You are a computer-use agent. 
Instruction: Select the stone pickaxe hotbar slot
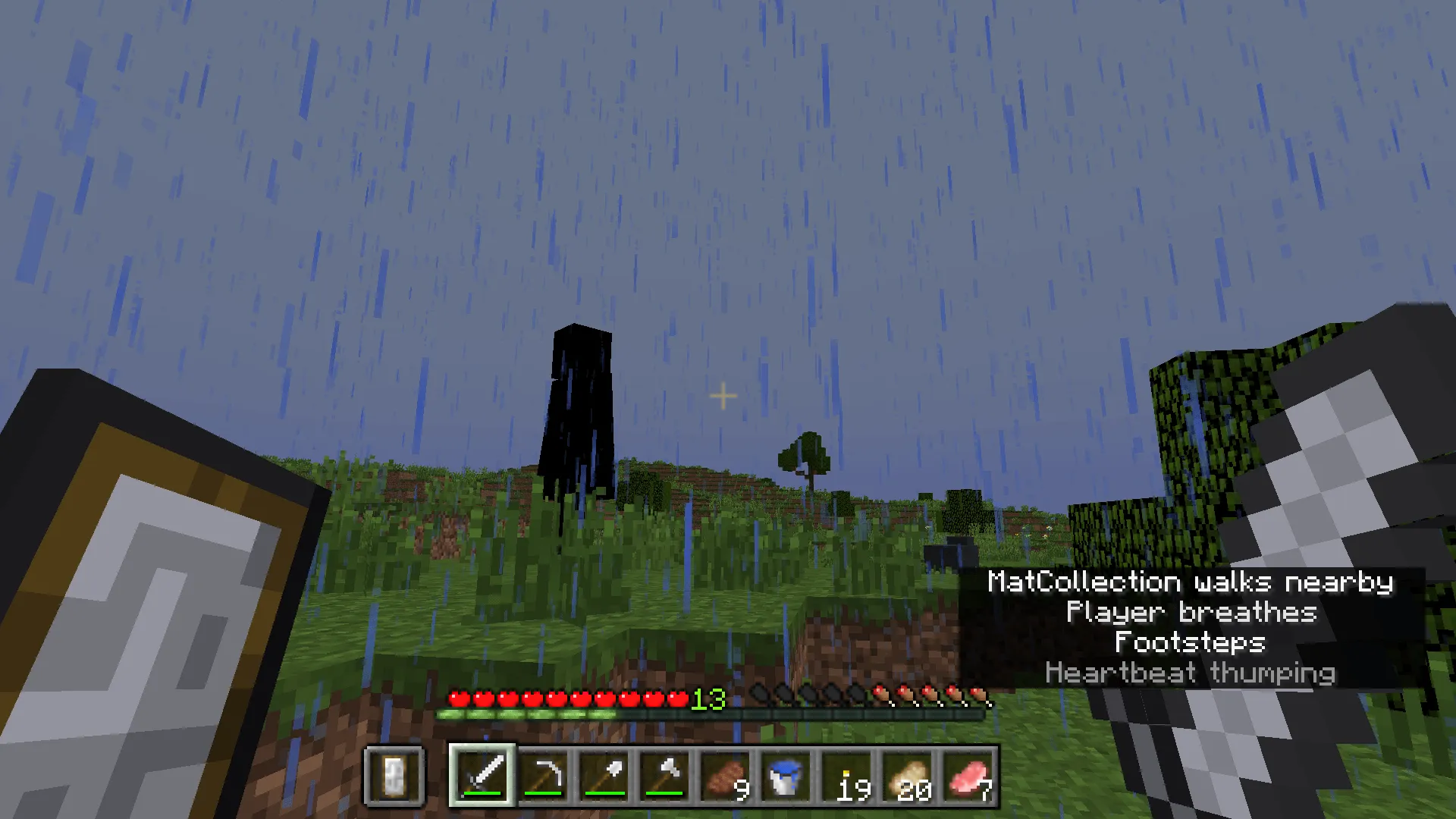(x=544, y=777)
